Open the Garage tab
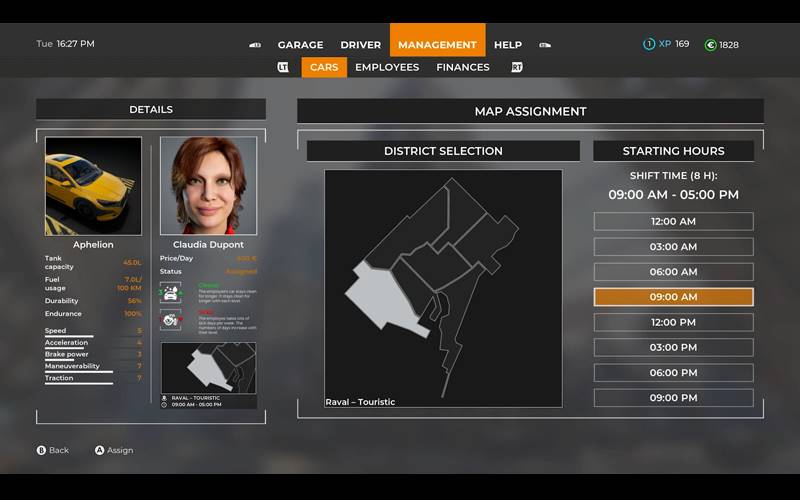Viewport: 800px width, 500px height. (x=300, y=45)
